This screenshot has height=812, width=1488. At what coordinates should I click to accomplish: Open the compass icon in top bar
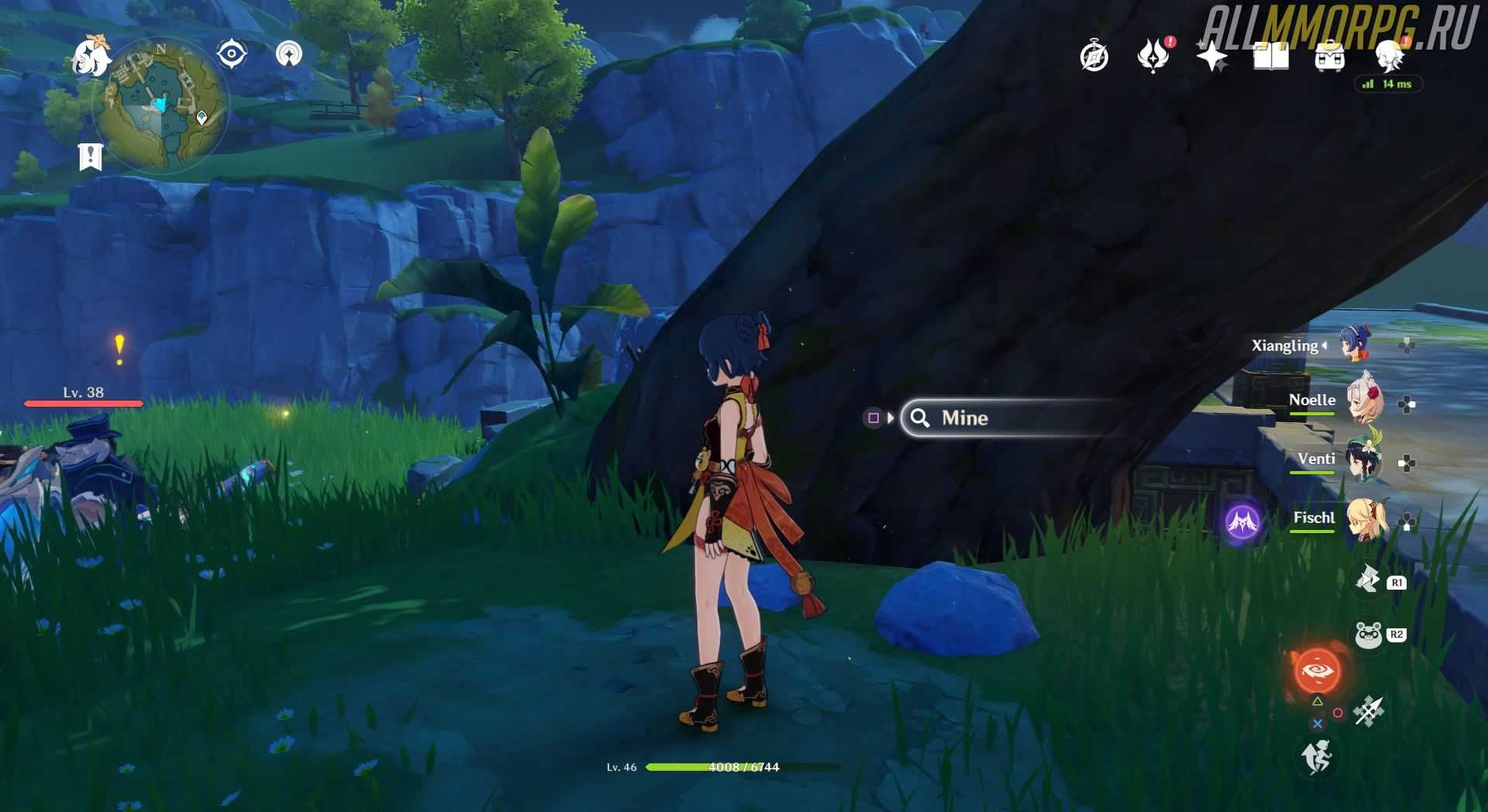click(x=1094, y=57)
